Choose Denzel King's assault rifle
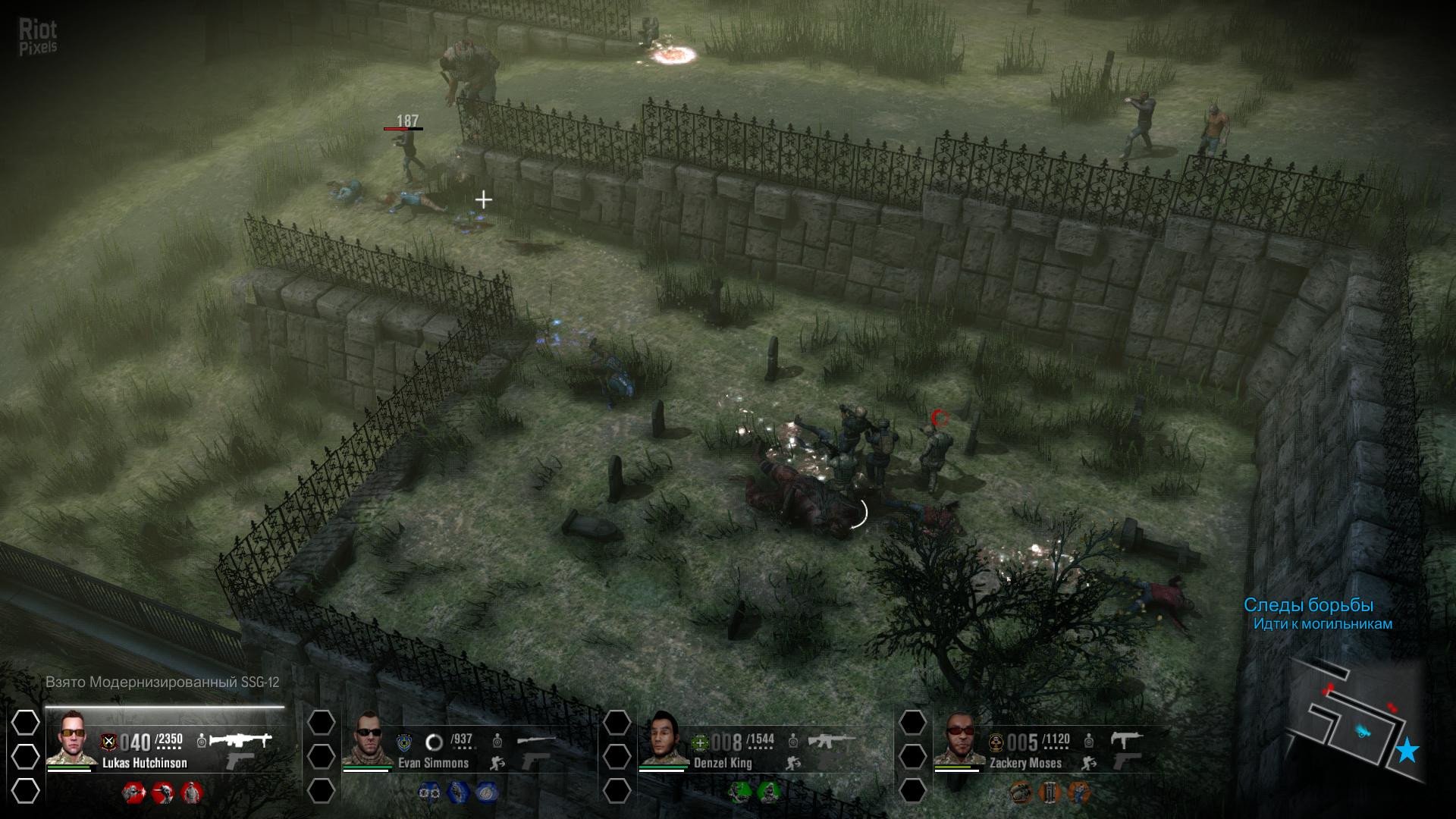This screenshot has width=1456, height=819. point(831,739)
